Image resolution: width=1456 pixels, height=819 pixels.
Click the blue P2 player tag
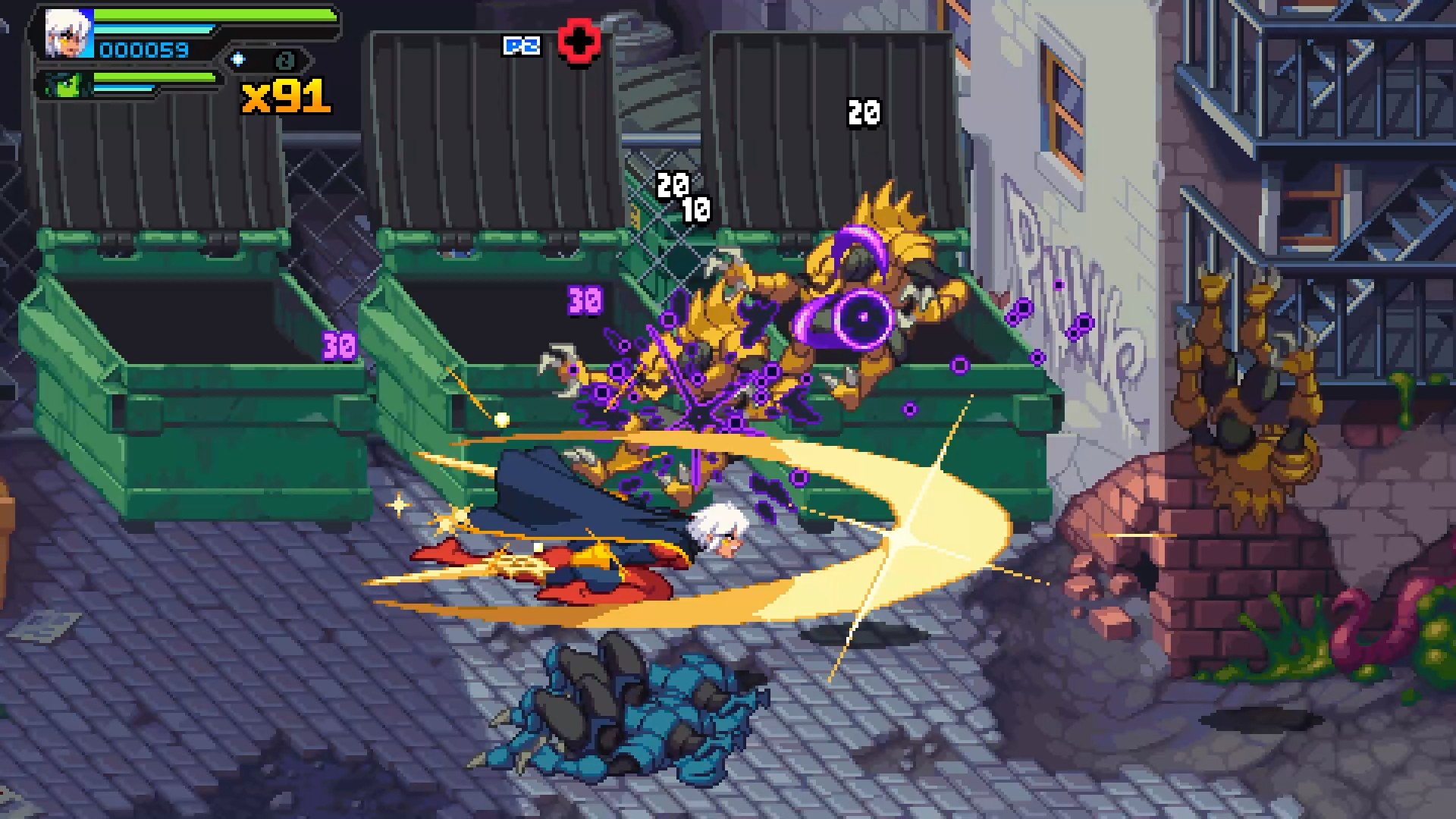(x=522, y=46)
